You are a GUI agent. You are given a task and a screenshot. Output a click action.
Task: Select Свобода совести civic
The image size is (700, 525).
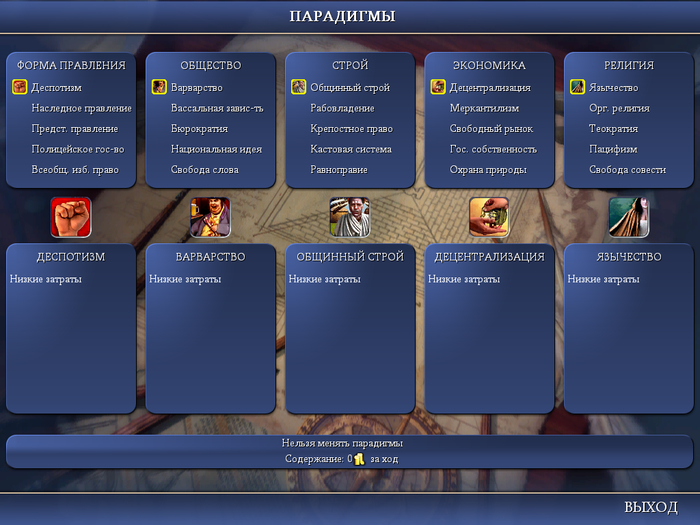tap(627, 170)
